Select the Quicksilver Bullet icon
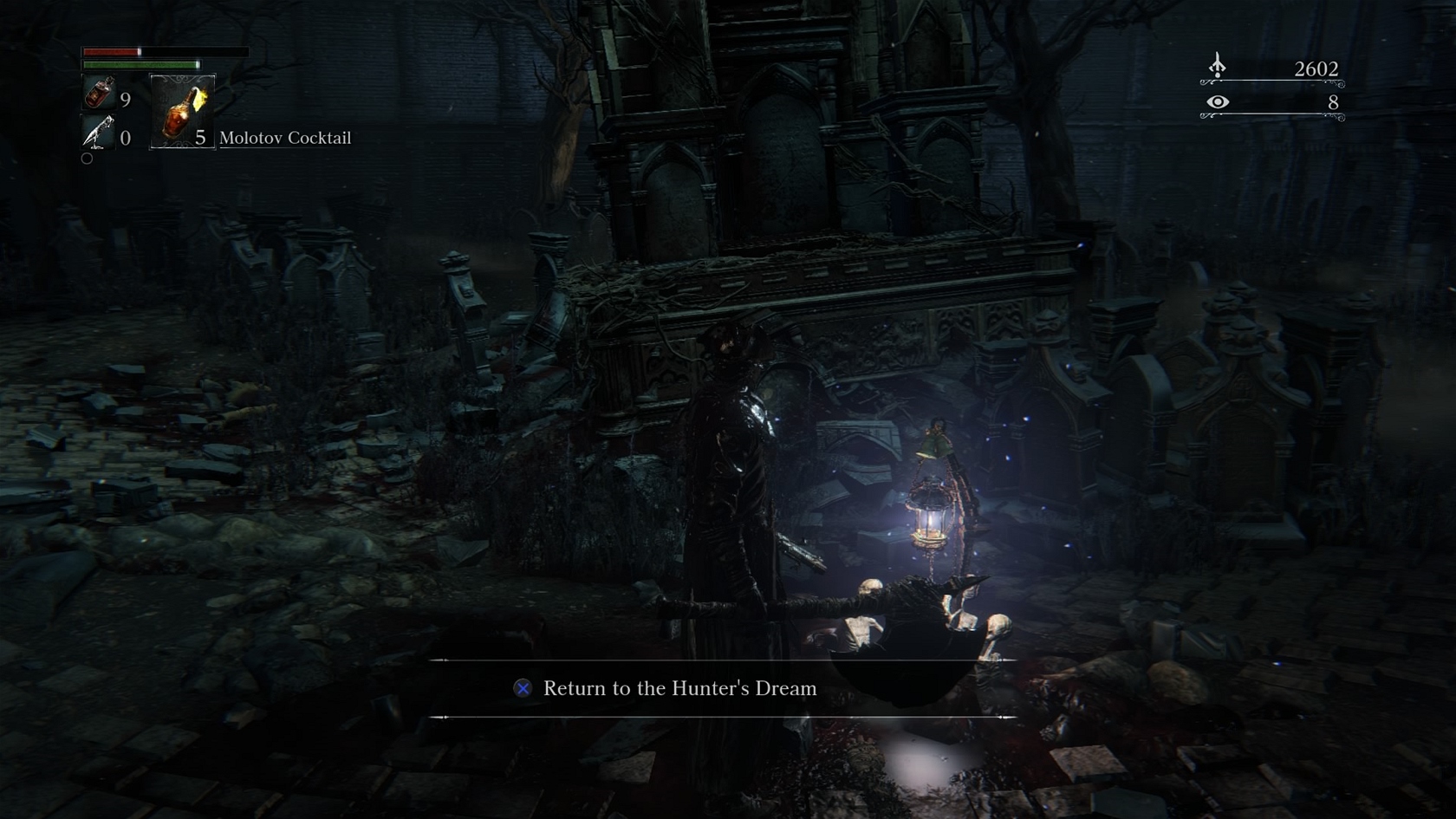The image size is (1456, 819). (98, 133)
